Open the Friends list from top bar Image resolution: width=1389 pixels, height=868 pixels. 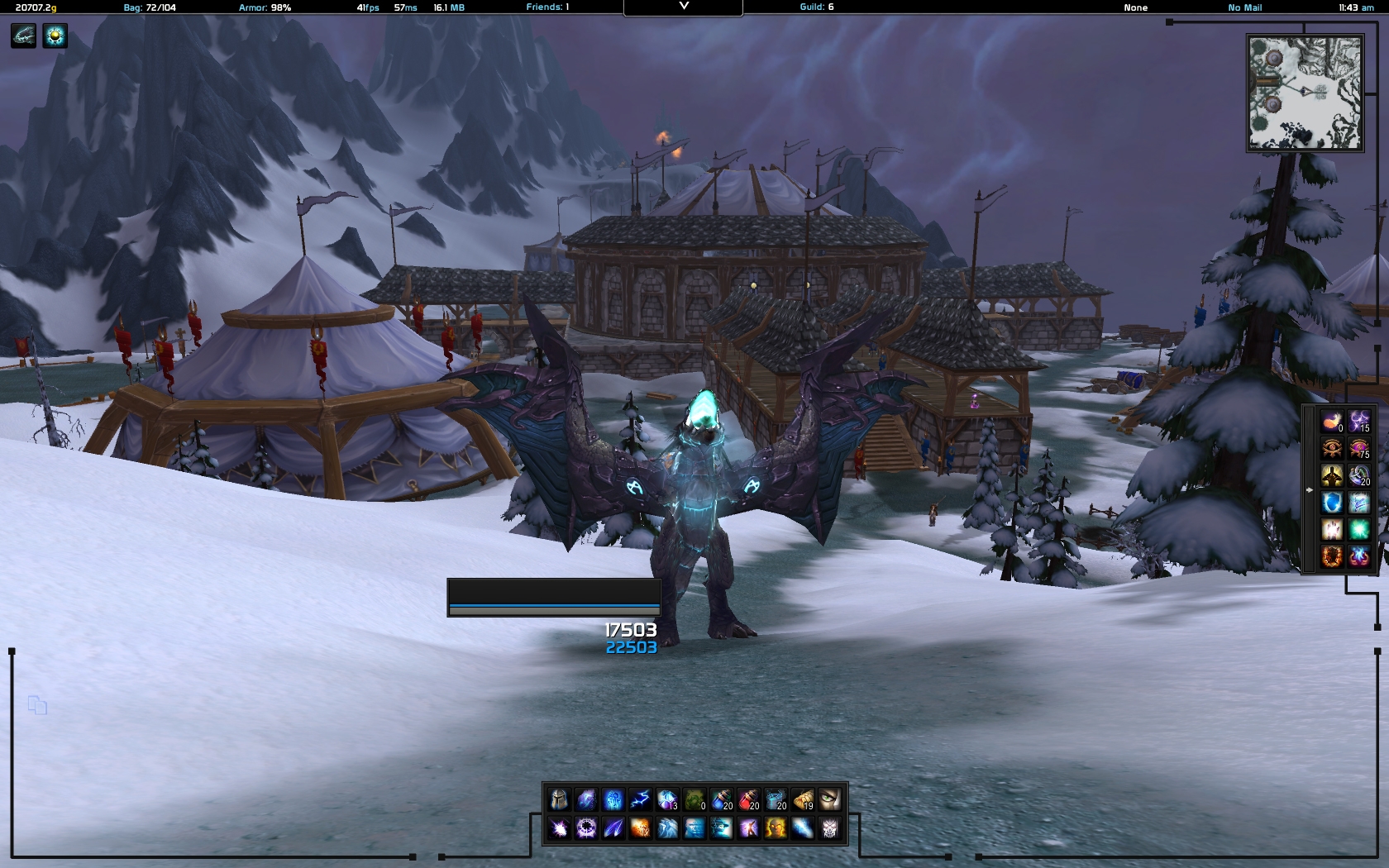pos(547,7)
